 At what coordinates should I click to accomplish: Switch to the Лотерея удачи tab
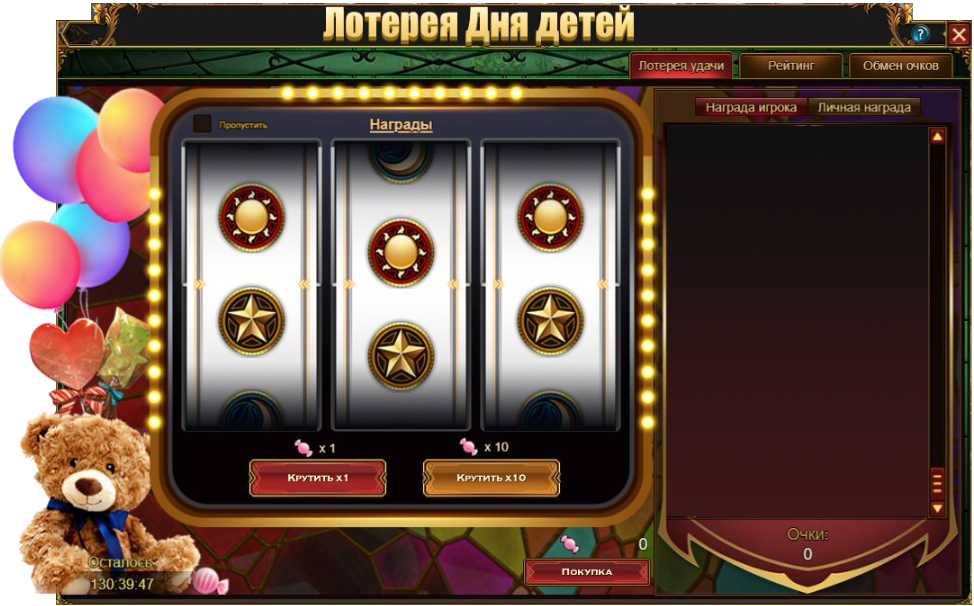point(681,66)
